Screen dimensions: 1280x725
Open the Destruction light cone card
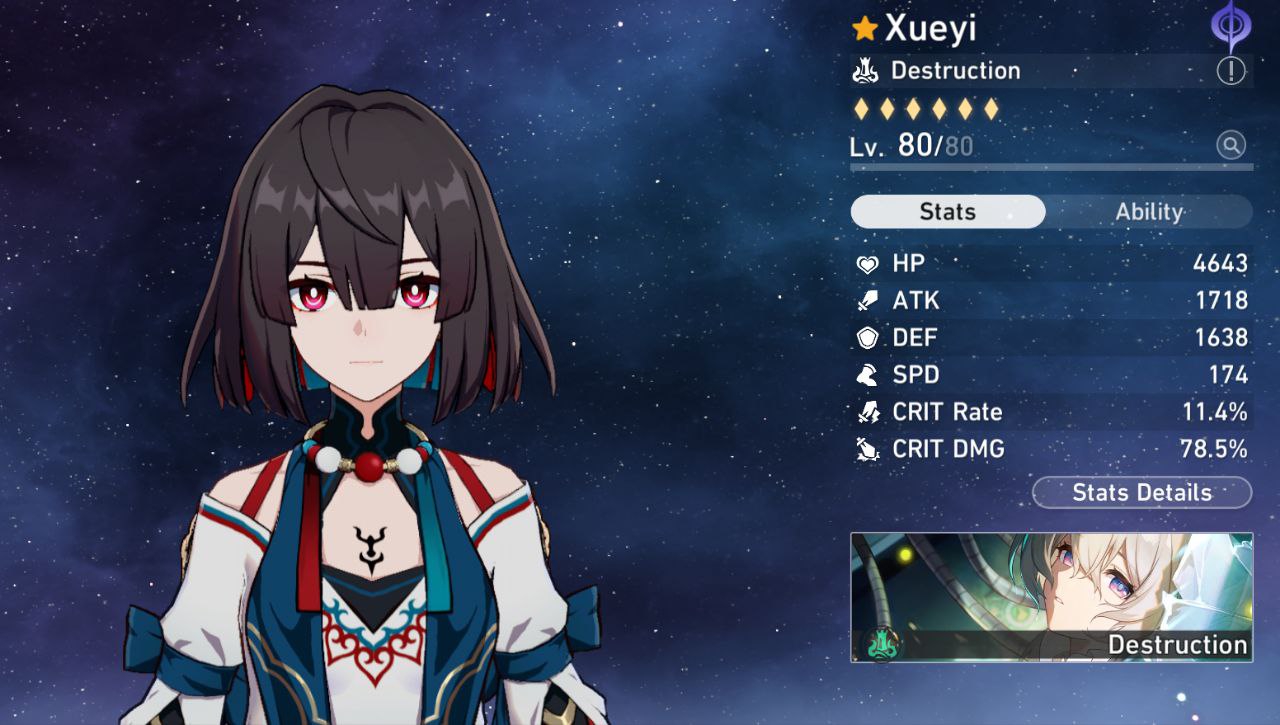1051,597
